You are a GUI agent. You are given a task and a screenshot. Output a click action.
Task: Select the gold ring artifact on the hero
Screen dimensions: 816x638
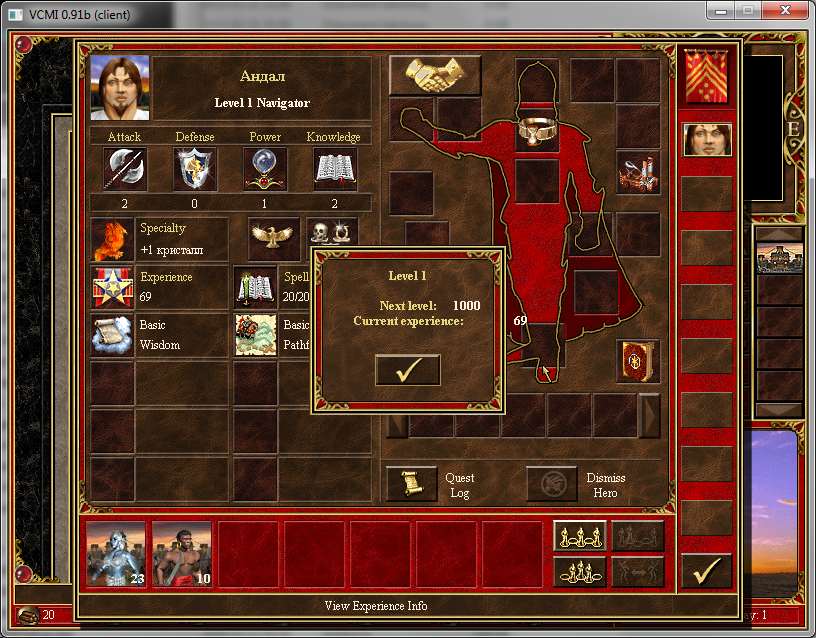(x=537, y=131)
